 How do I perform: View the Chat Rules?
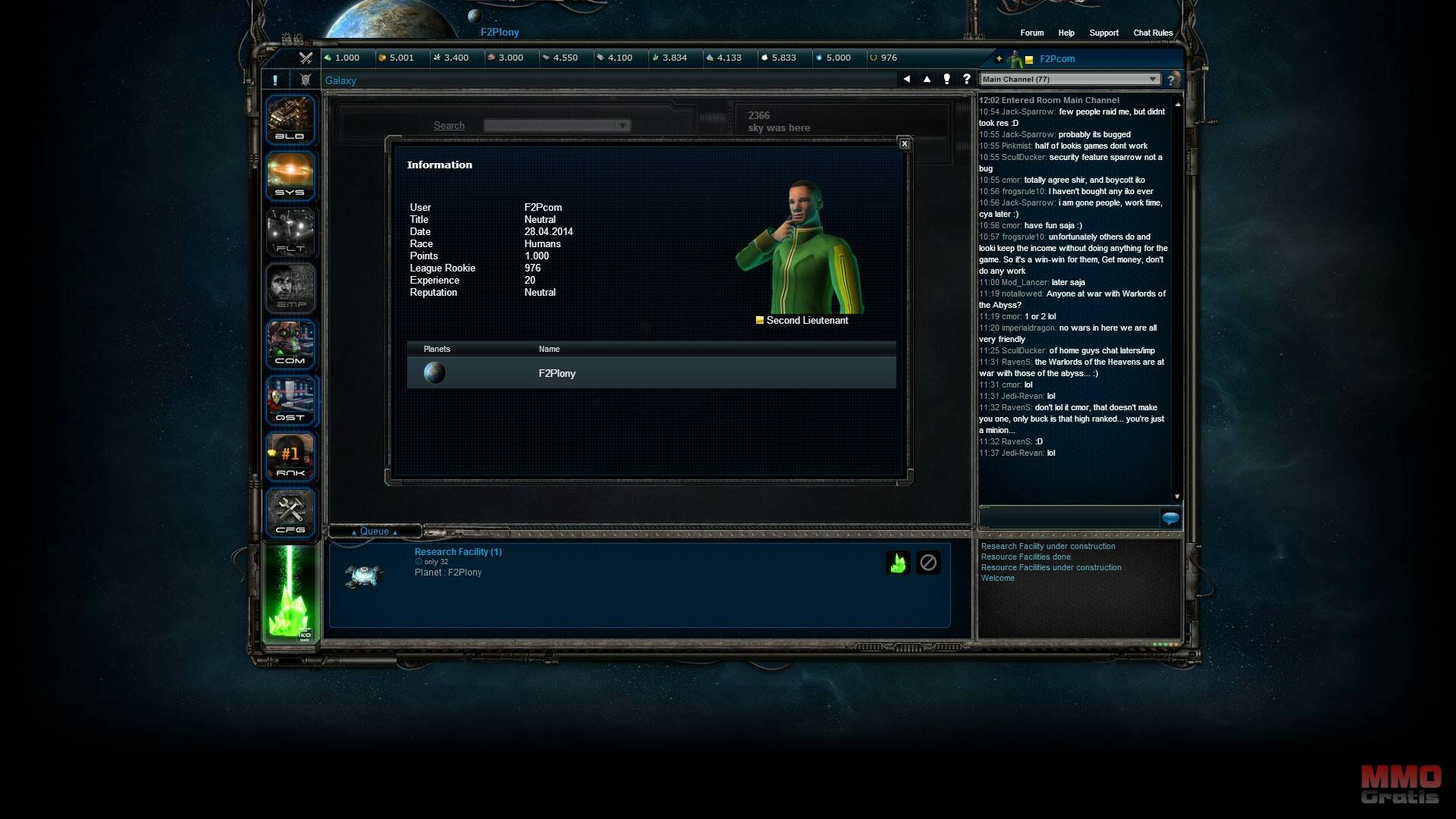point(1153,33)
